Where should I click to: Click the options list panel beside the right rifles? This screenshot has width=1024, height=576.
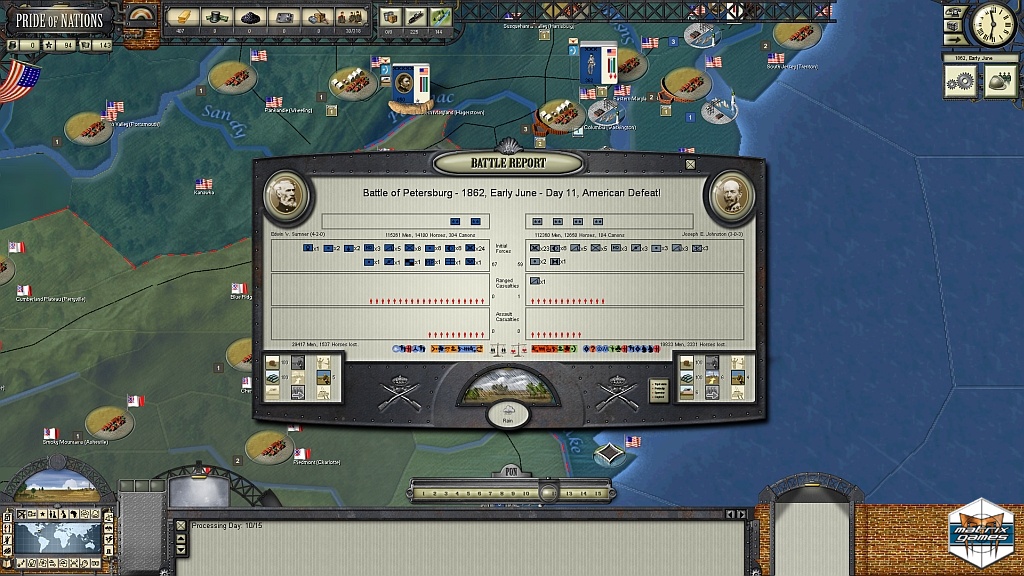[x=659, y=388]
